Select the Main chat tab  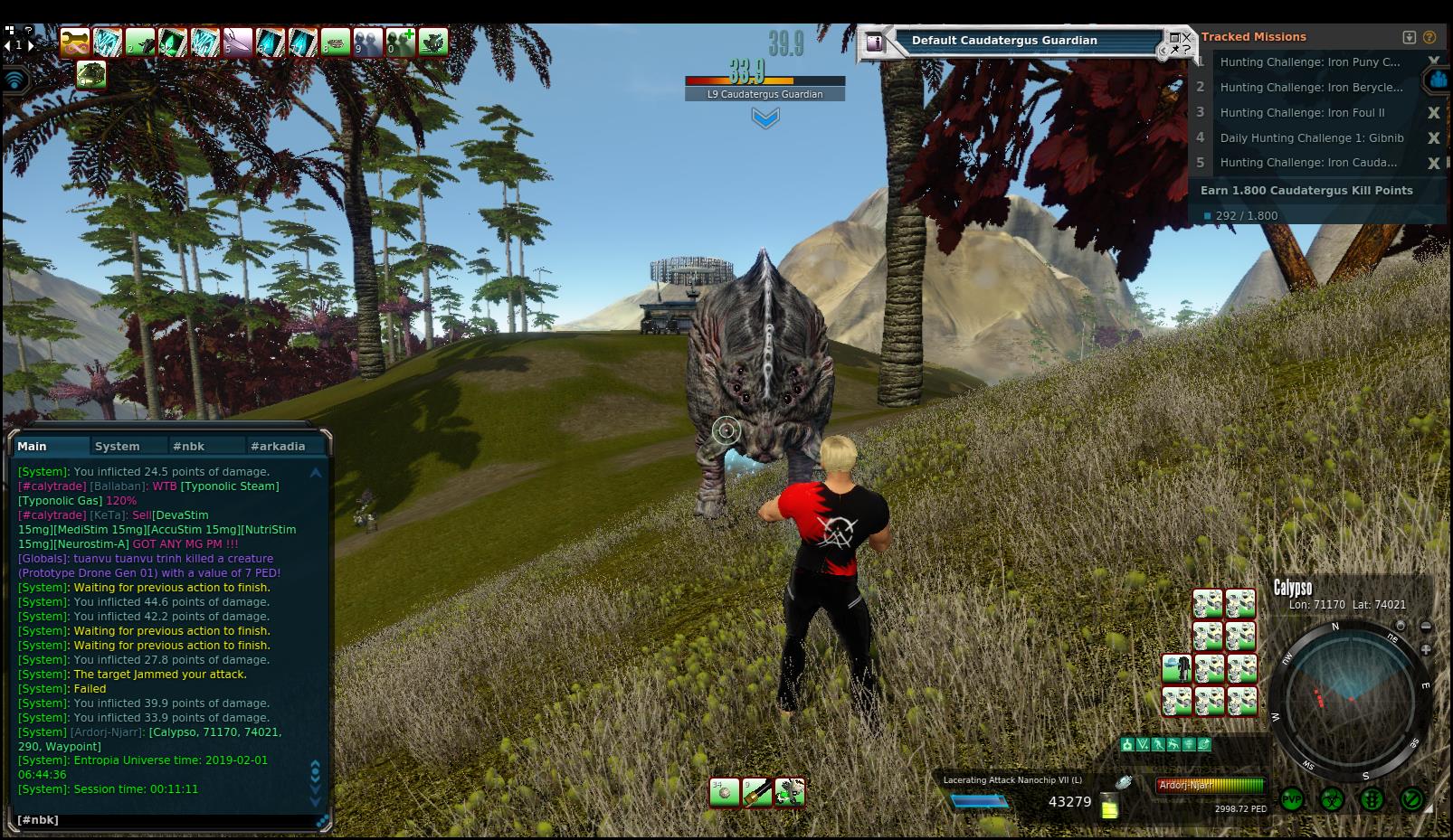coord(33,446)
